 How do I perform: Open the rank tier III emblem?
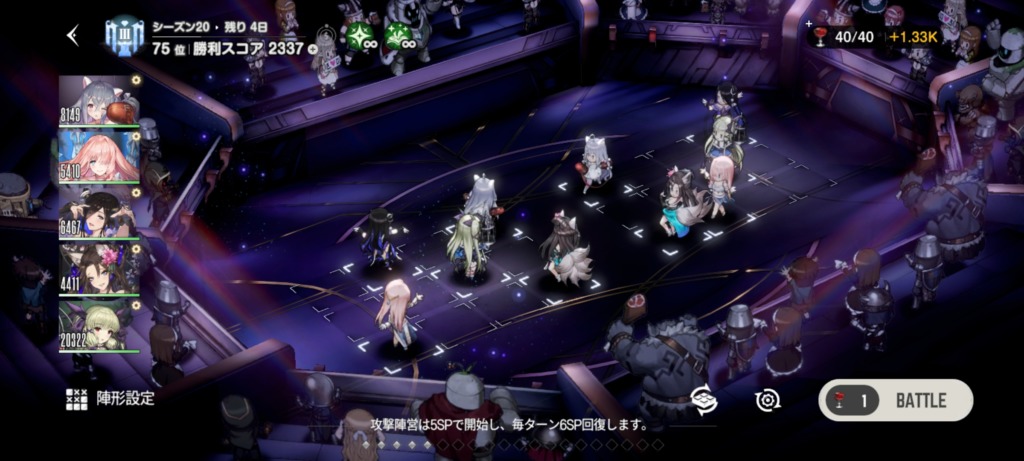click(125, 36)
